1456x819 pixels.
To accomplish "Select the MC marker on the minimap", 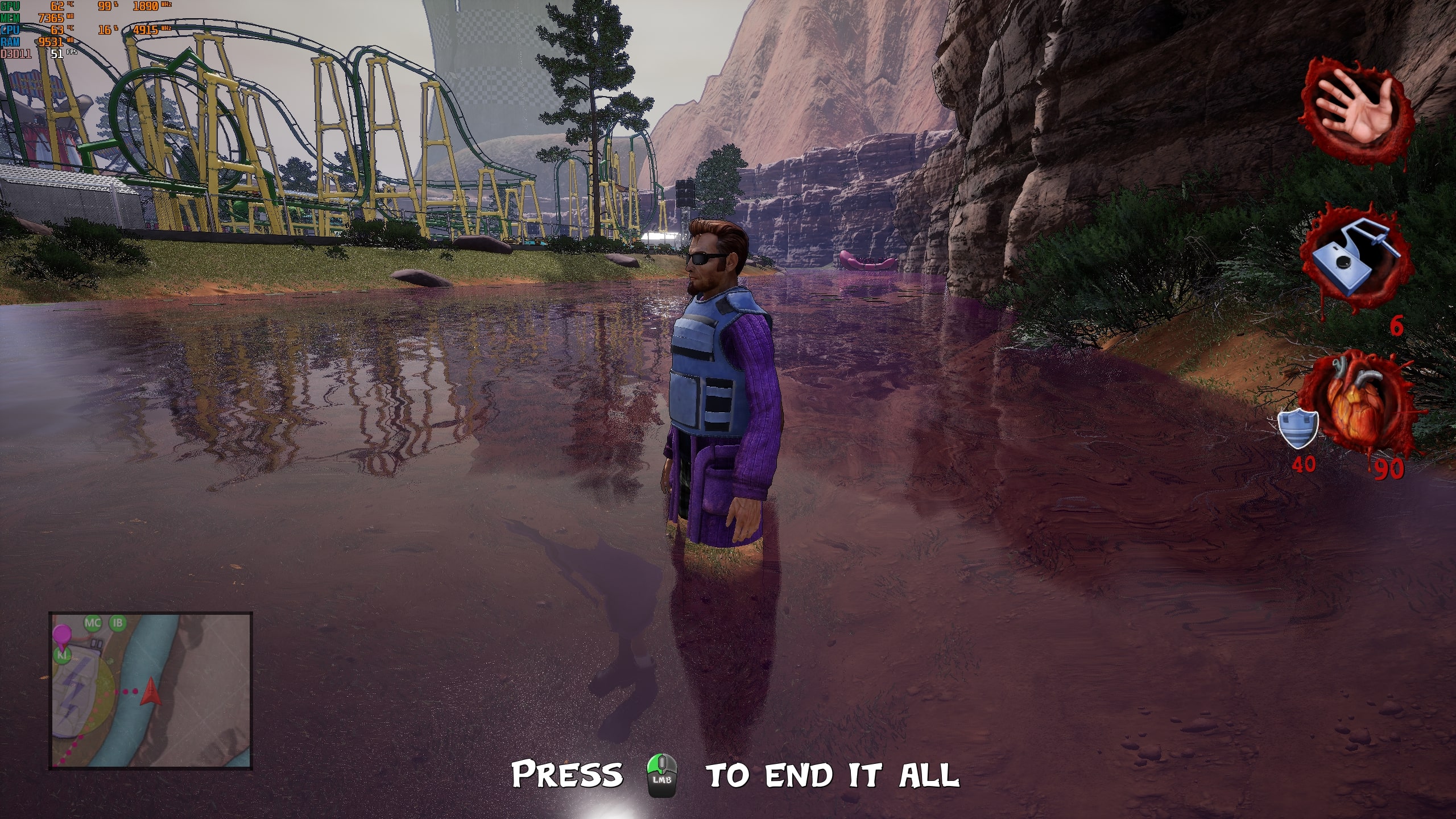I will tap(92, 623).
